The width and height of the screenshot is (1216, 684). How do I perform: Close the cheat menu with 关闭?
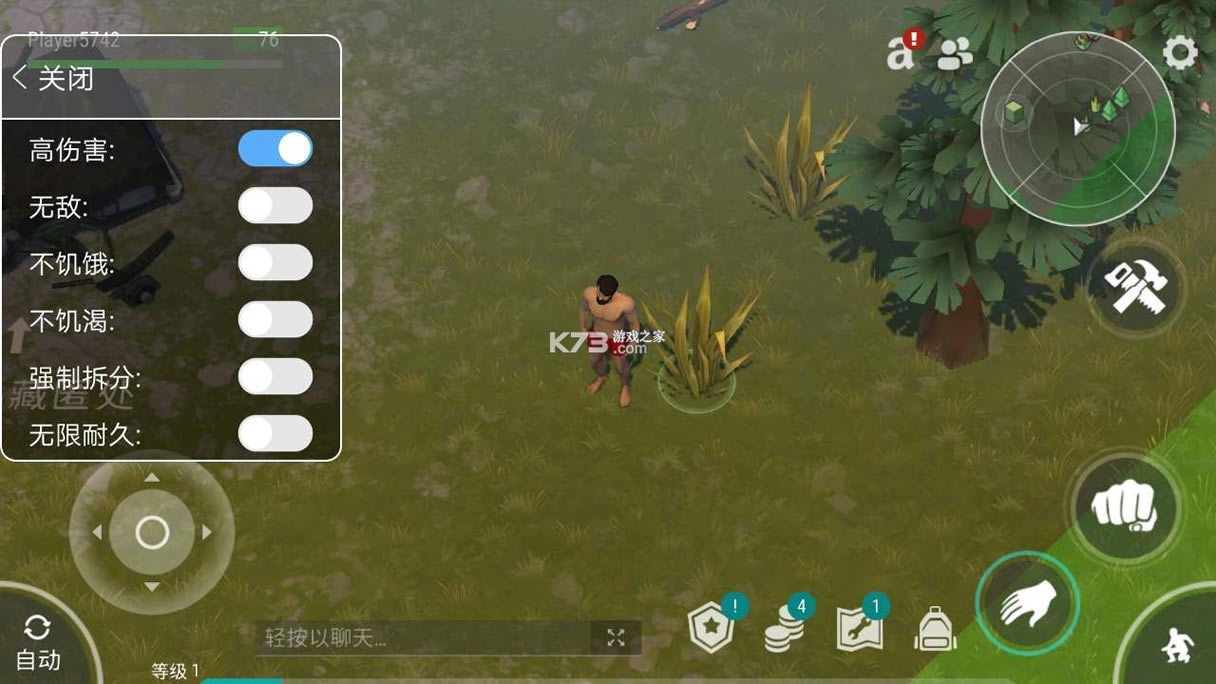(54, 79)
